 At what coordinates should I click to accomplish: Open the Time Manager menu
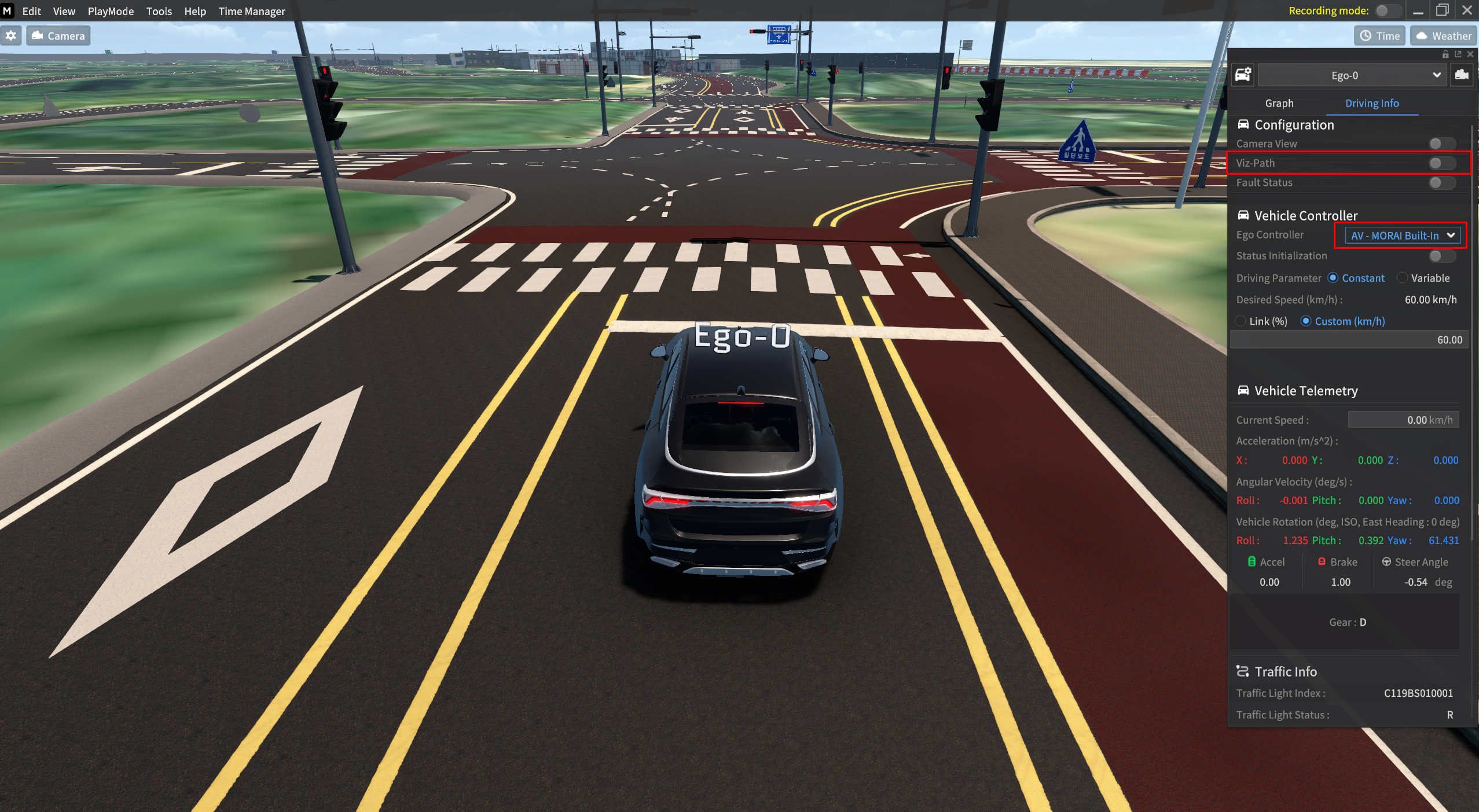coord(251,11)
